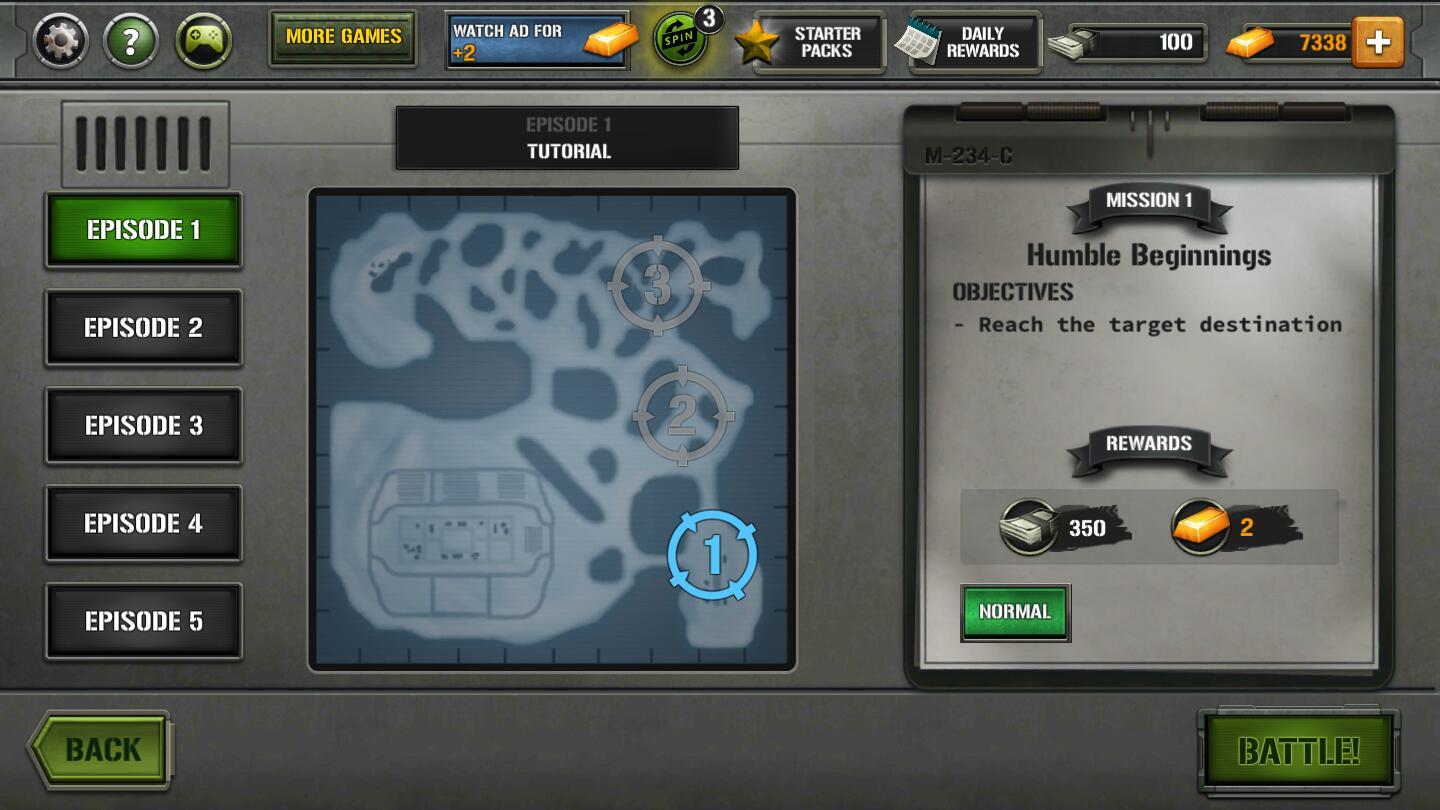Viewport: 1440px width, 810px height.
Task: Go back with the Back button
Action: (100, 749)
